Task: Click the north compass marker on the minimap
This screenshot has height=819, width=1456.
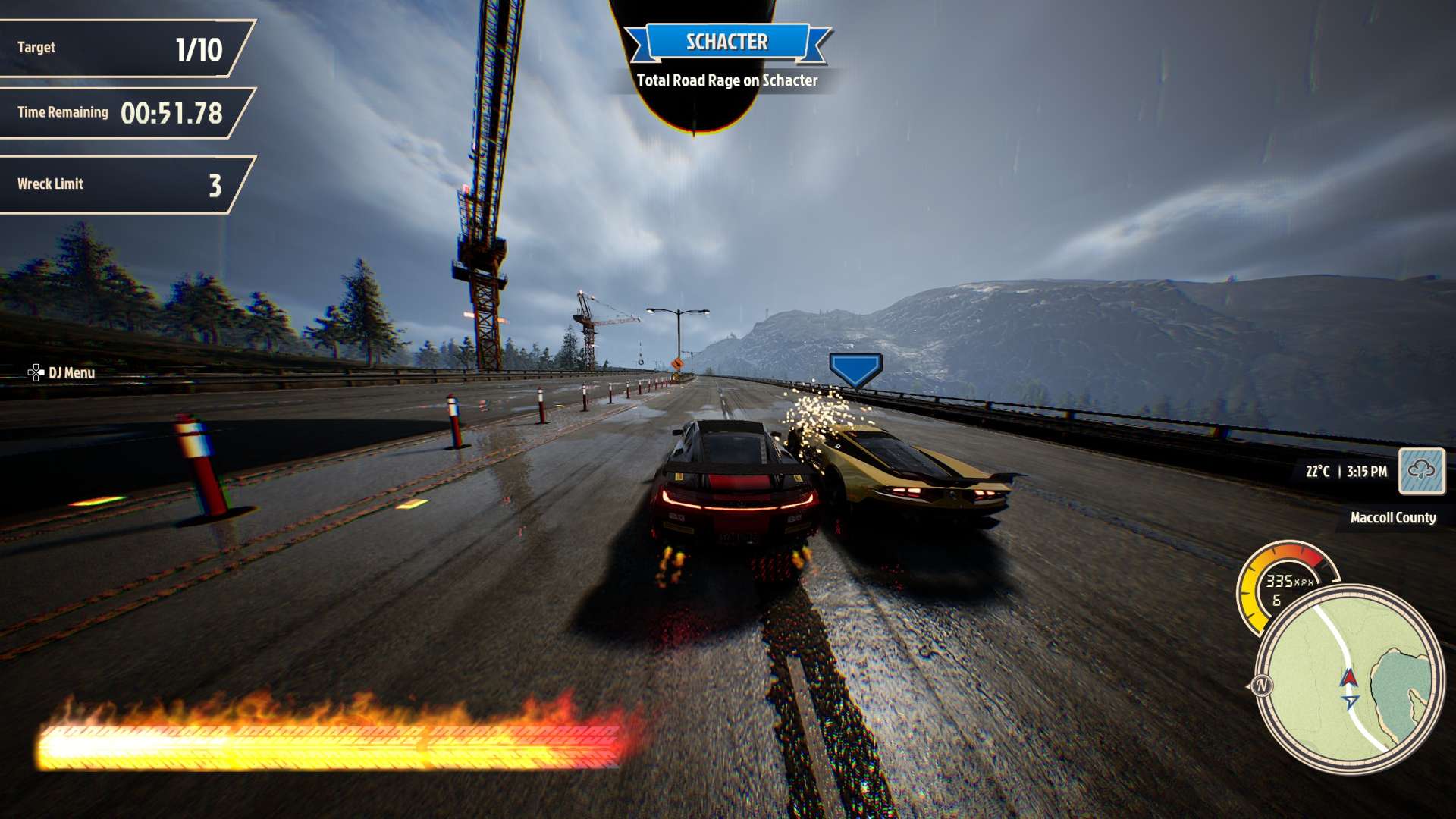Action: pyautogui.click(x=1262, y=686)
